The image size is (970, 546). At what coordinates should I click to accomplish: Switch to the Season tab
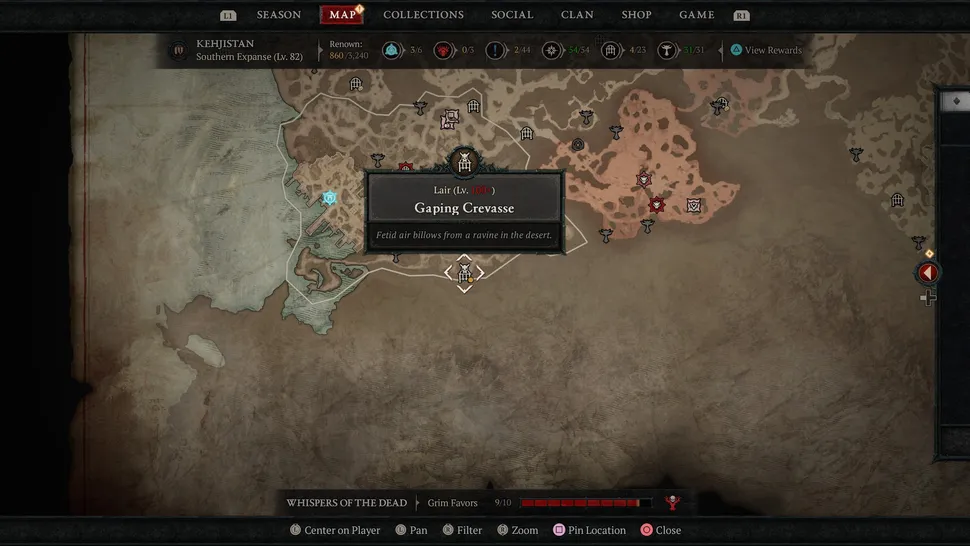[278, 15]
